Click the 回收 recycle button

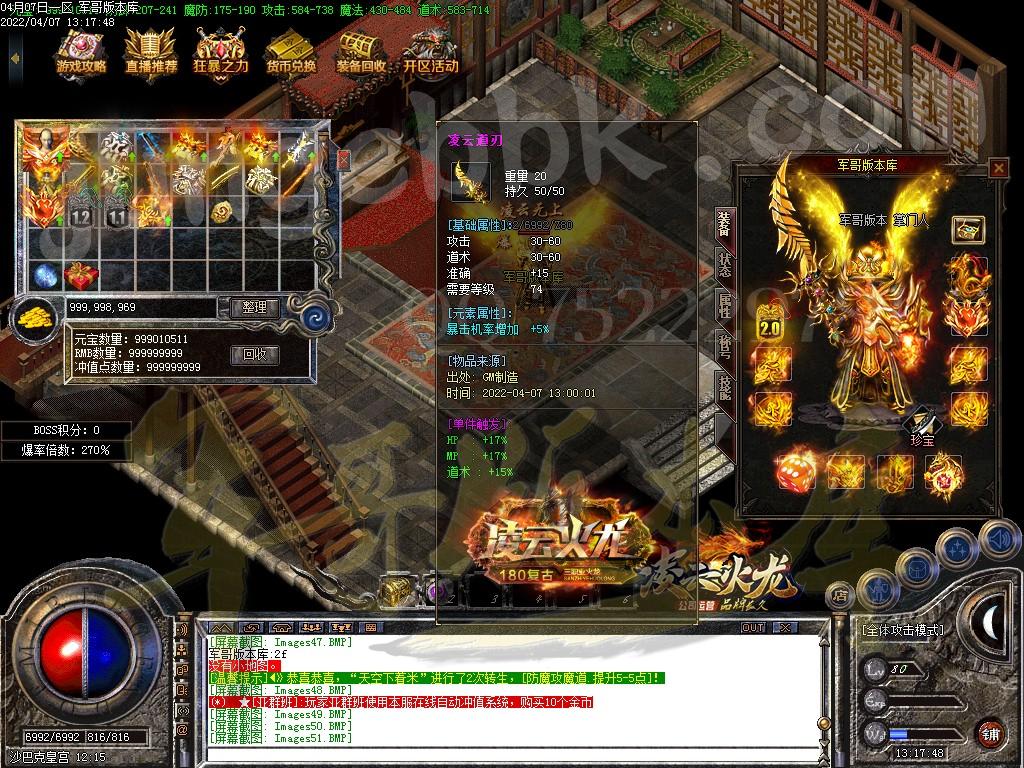tap(254, 354)
